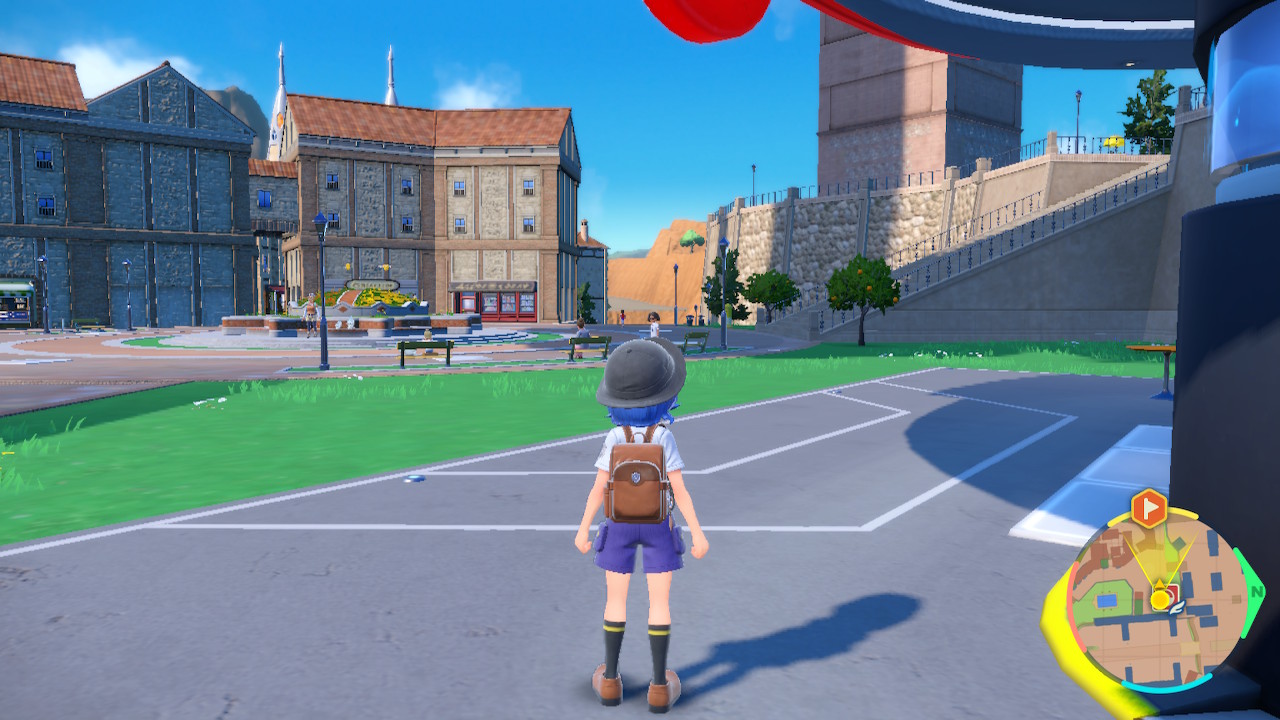The image size is (1280, 720).
Task: Click the green N compass indicator beside the minimap
Action: click(x=1258, y=590)
